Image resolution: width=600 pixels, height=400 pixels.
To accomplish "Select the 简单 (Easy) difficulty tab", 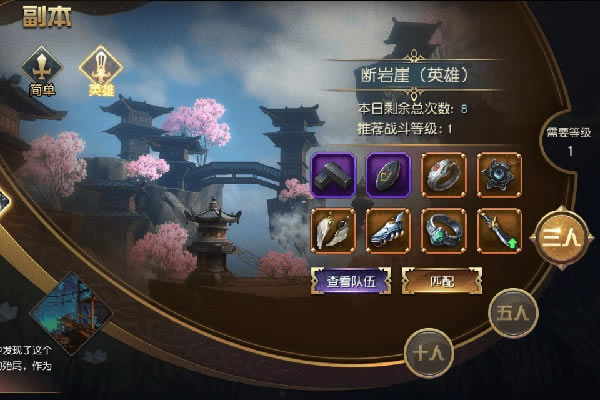I will (x=42, y=72).
